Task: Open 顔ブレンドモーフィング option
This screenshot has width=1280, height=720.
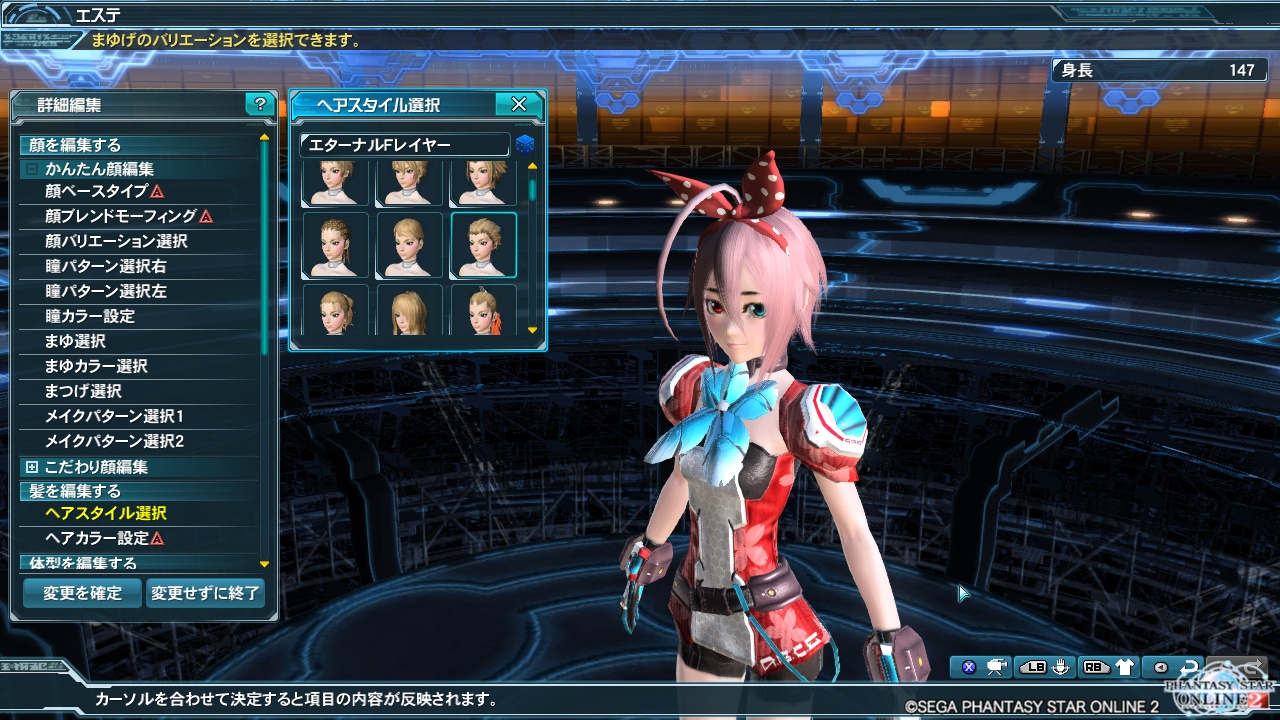Action: (x=121, y=216)
